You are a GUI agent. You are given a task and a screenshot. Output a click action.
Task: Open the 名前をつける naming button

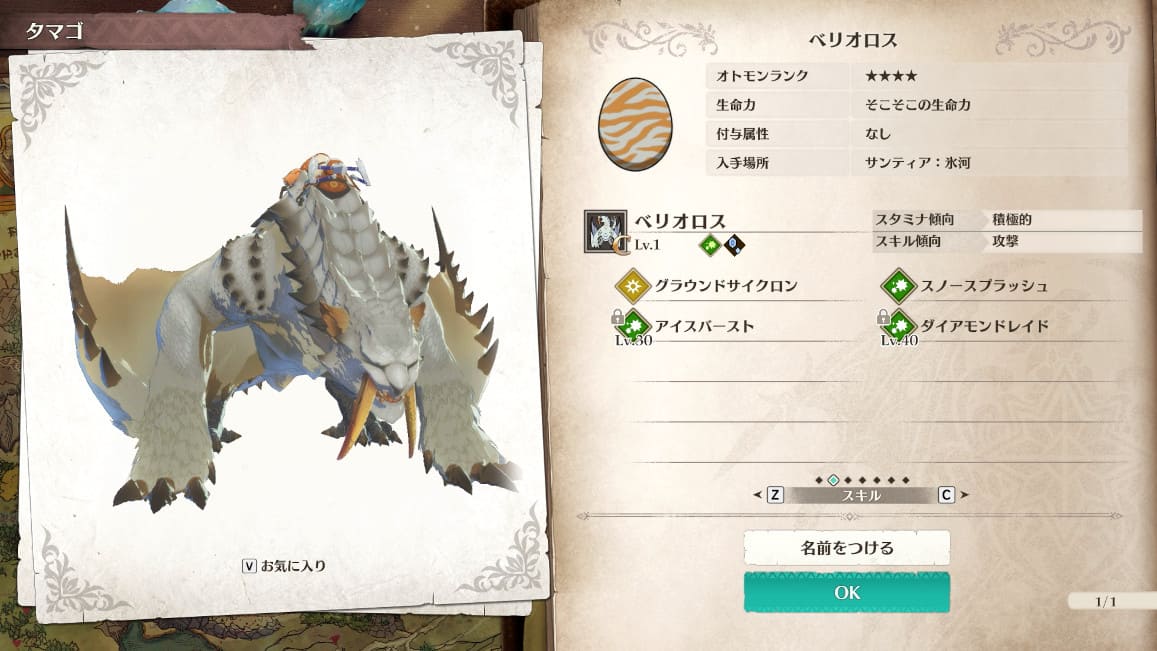846,548
